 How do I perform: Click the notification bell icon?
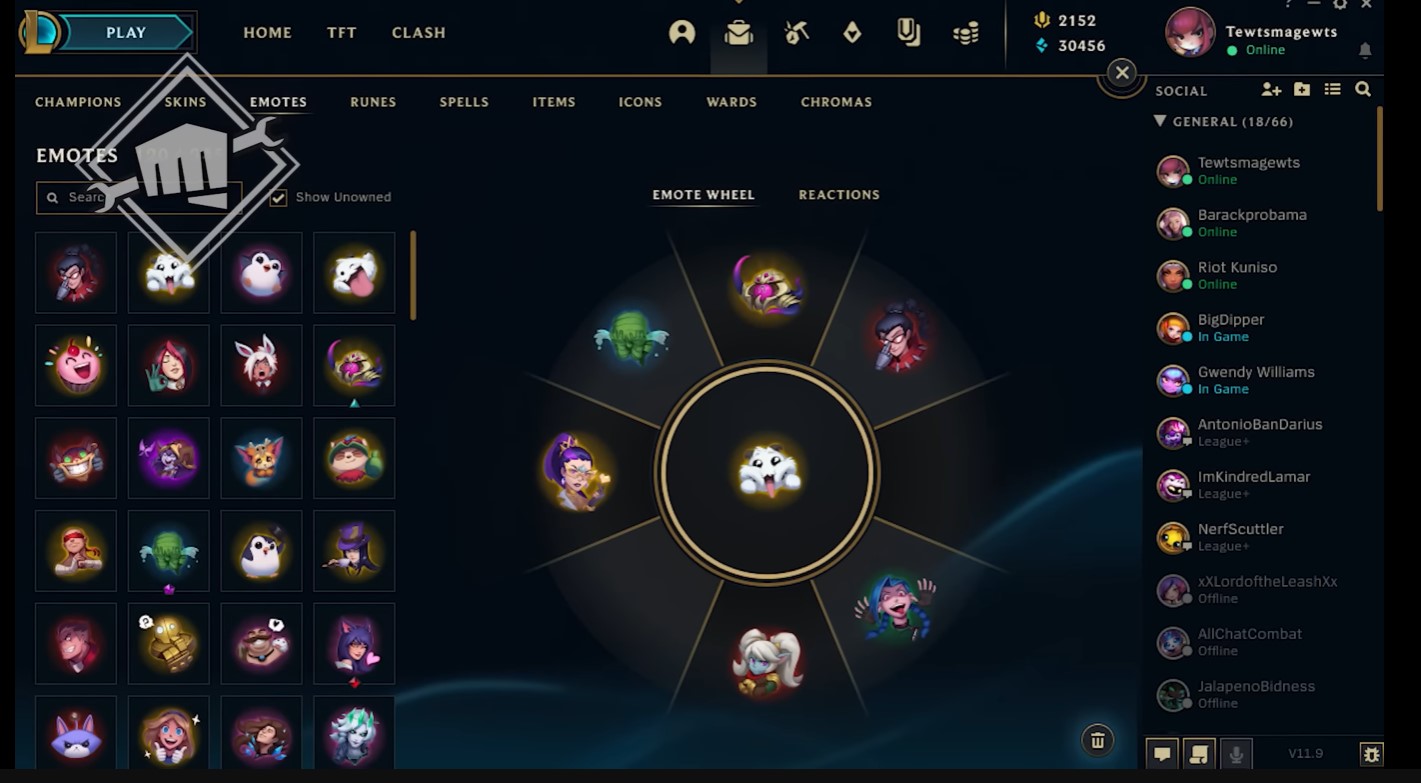(x=1365, y=48)
